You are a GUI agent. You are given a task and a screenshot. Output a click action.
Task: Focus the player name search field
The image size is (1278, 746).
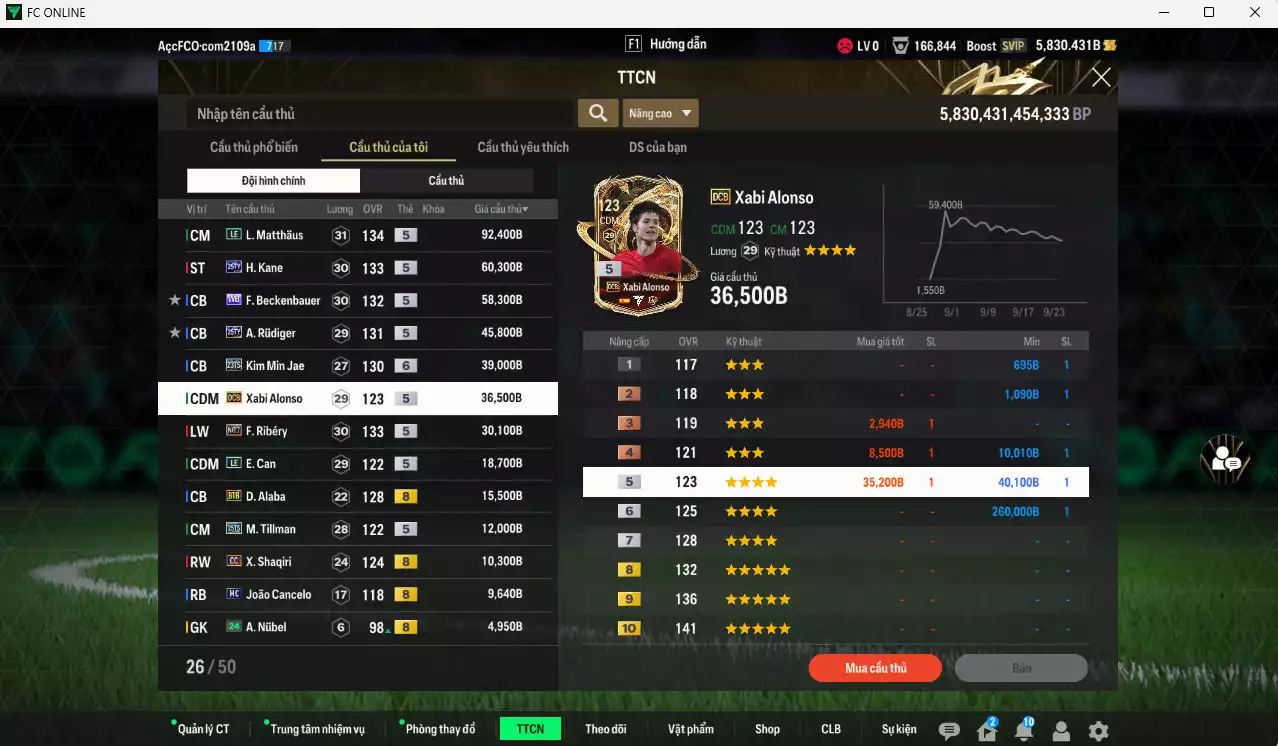pyautogui.click(x=380, y=114)
